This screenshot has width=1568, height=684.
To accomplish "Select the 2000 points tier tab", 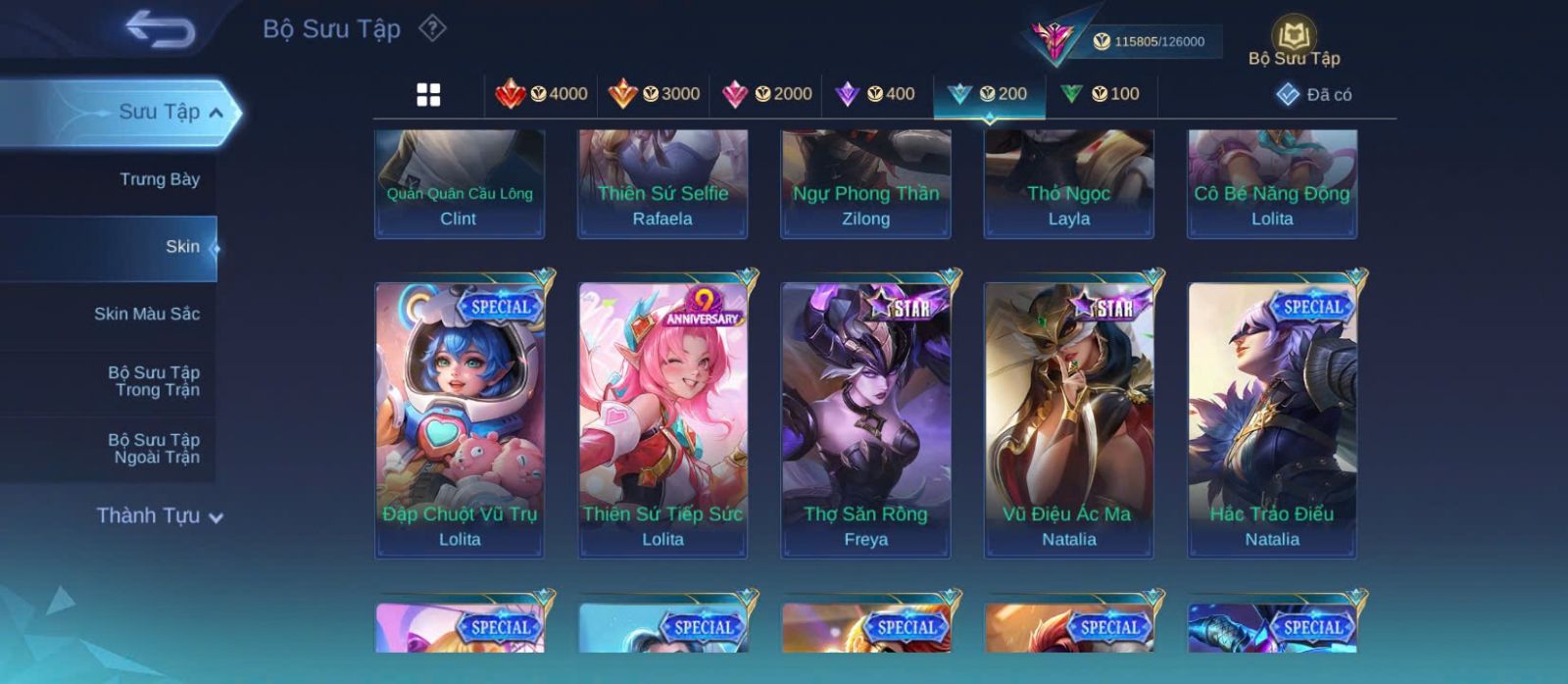I will pos(766,94).
